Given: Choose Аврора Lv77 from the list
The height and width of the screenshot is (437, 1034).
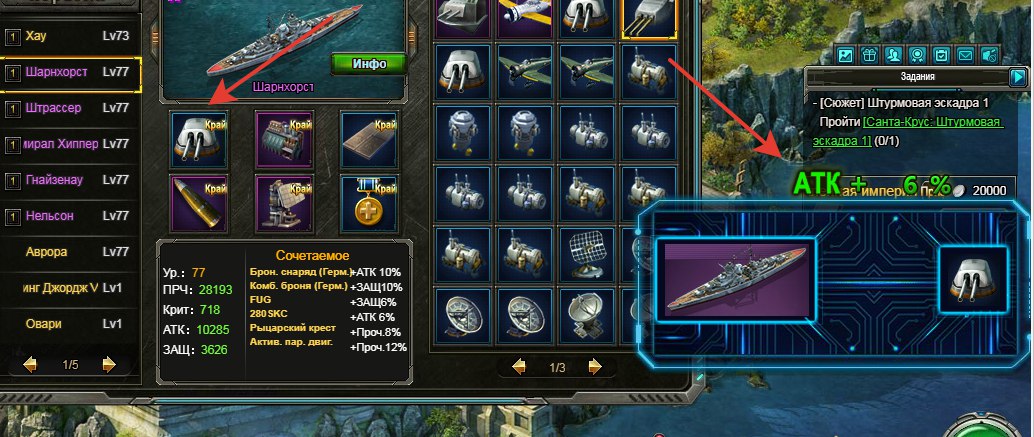Looking at the screenshot, I should [x=70, y=252].
